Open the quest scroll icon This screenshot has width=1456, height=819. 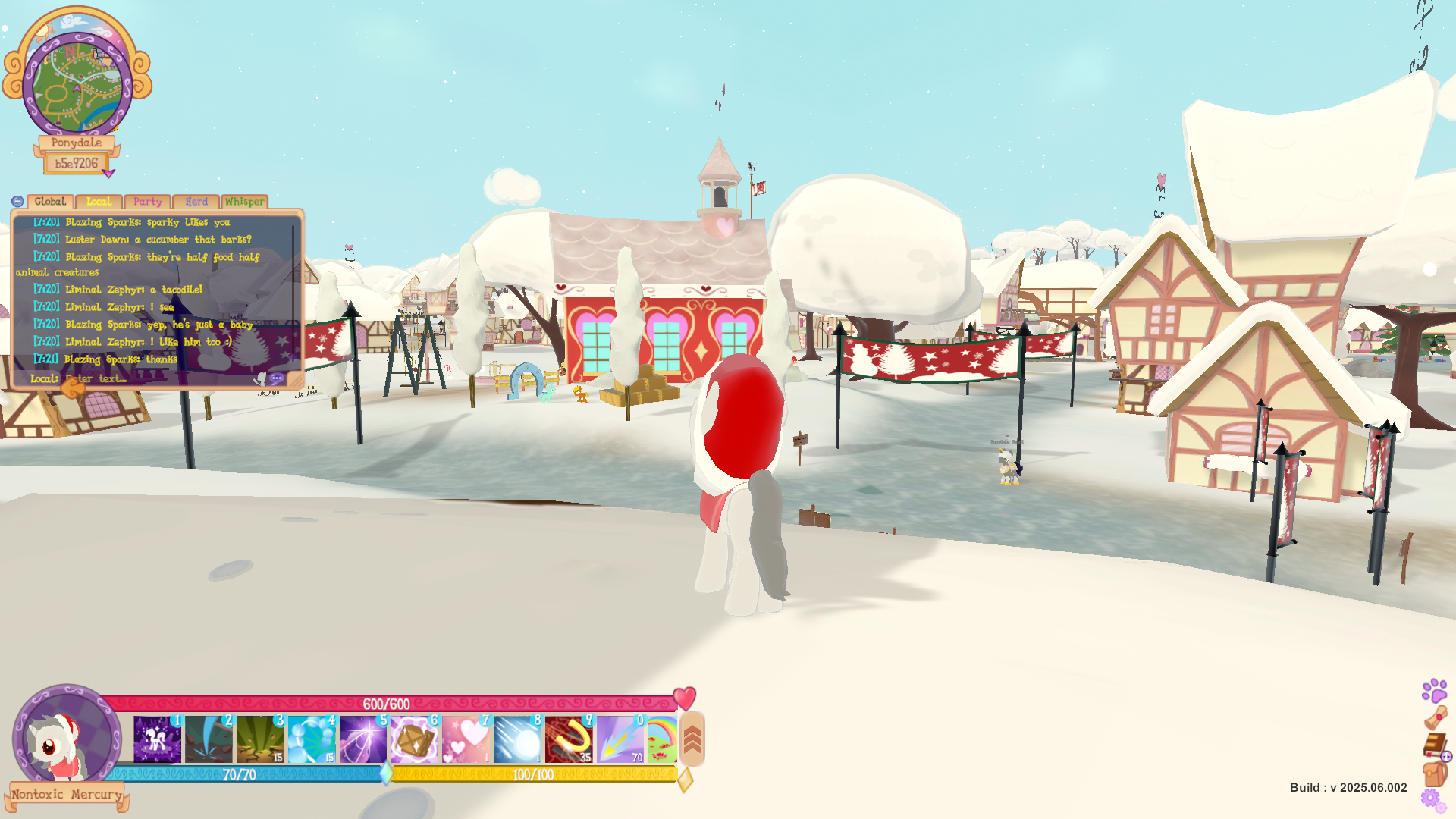[x=1435, y=717]
